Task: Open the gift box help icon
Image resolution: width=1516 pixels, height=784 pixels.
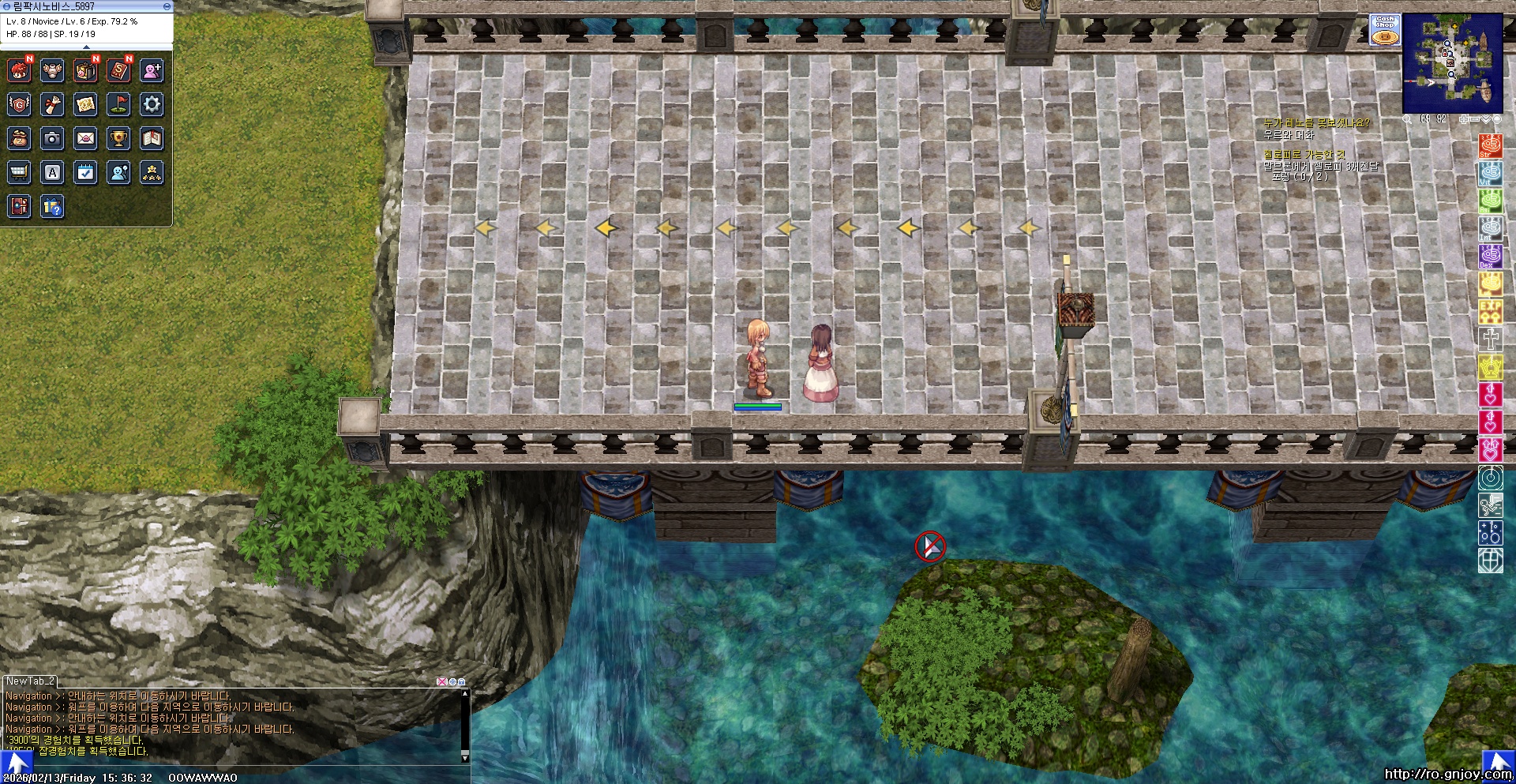Action: pyautogui.click(x=52, y=207)
